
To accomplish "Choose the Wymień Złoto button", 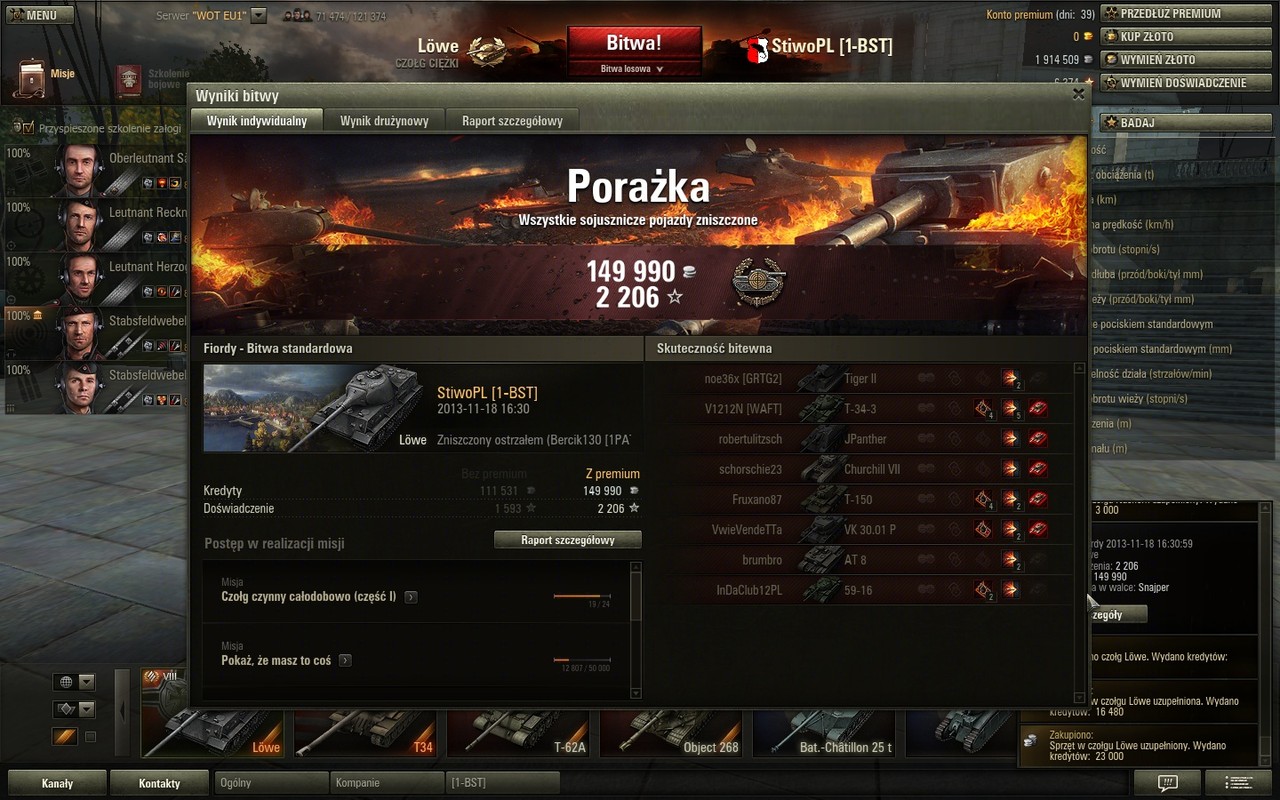I will pyautogui.click(x=1171, y=60).
